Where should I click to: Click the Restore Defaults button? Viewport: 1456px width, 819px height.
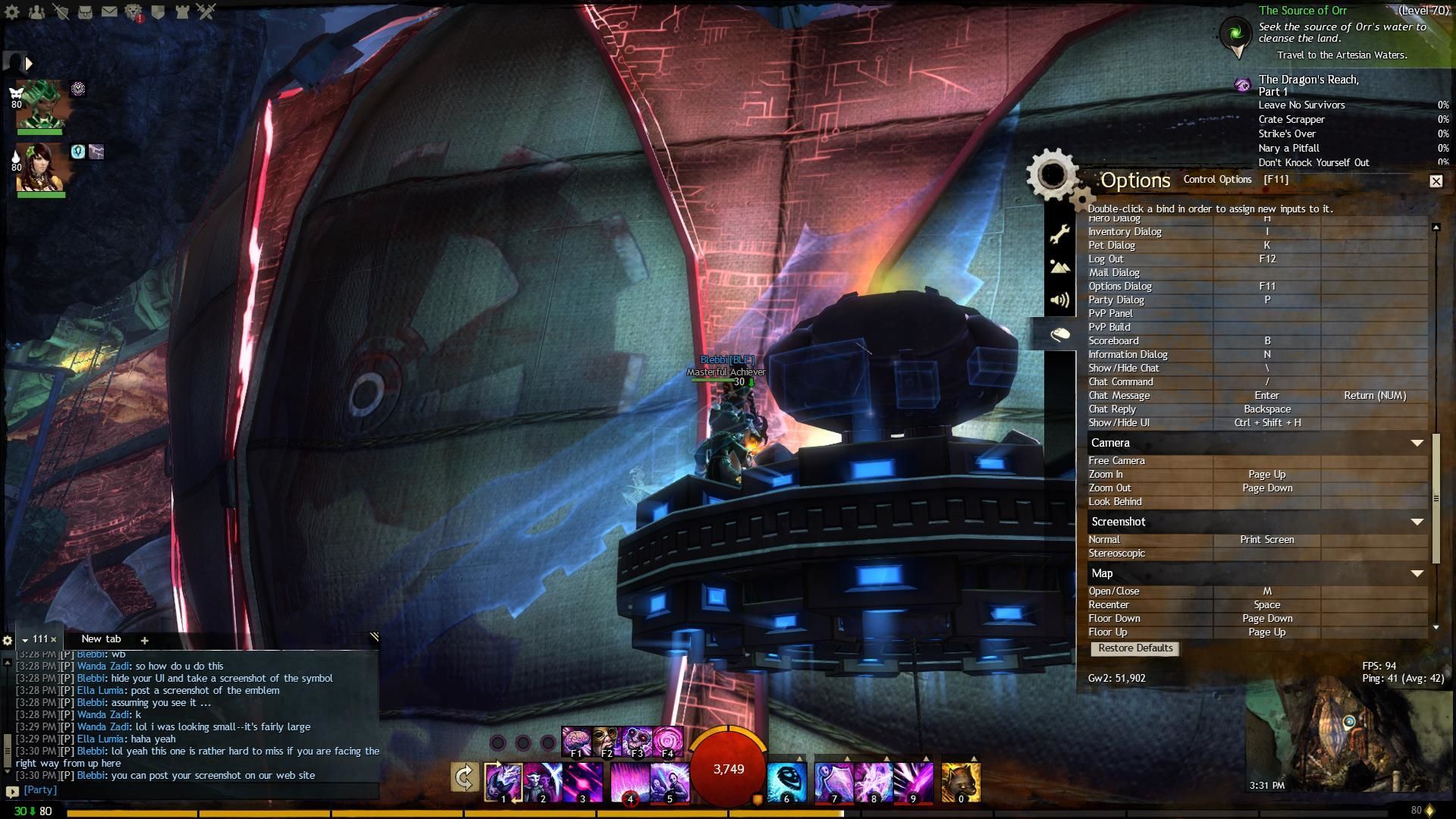click(x=1134, y=648)
